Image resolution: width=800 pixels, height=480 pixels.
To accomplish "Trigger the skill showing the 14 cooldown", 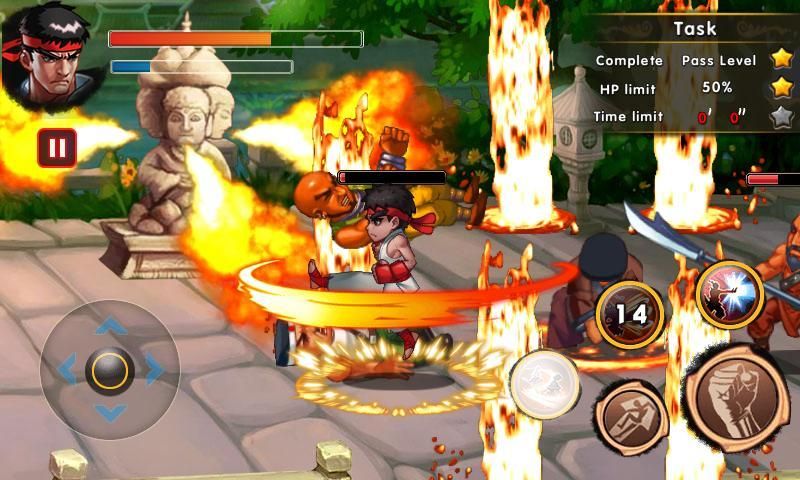I will (x=630, y=314).
